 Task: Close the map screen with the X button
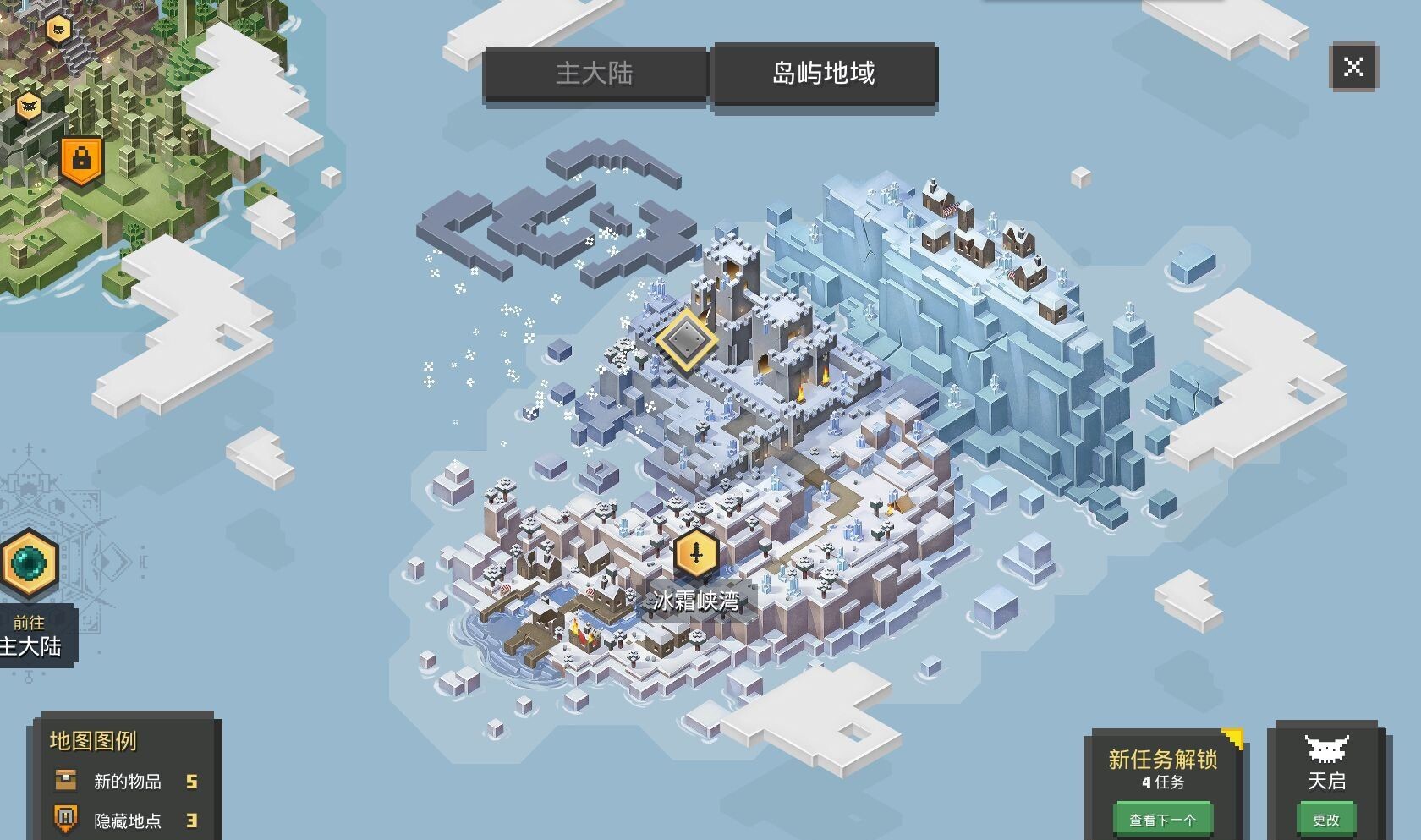click(1353, 67)
